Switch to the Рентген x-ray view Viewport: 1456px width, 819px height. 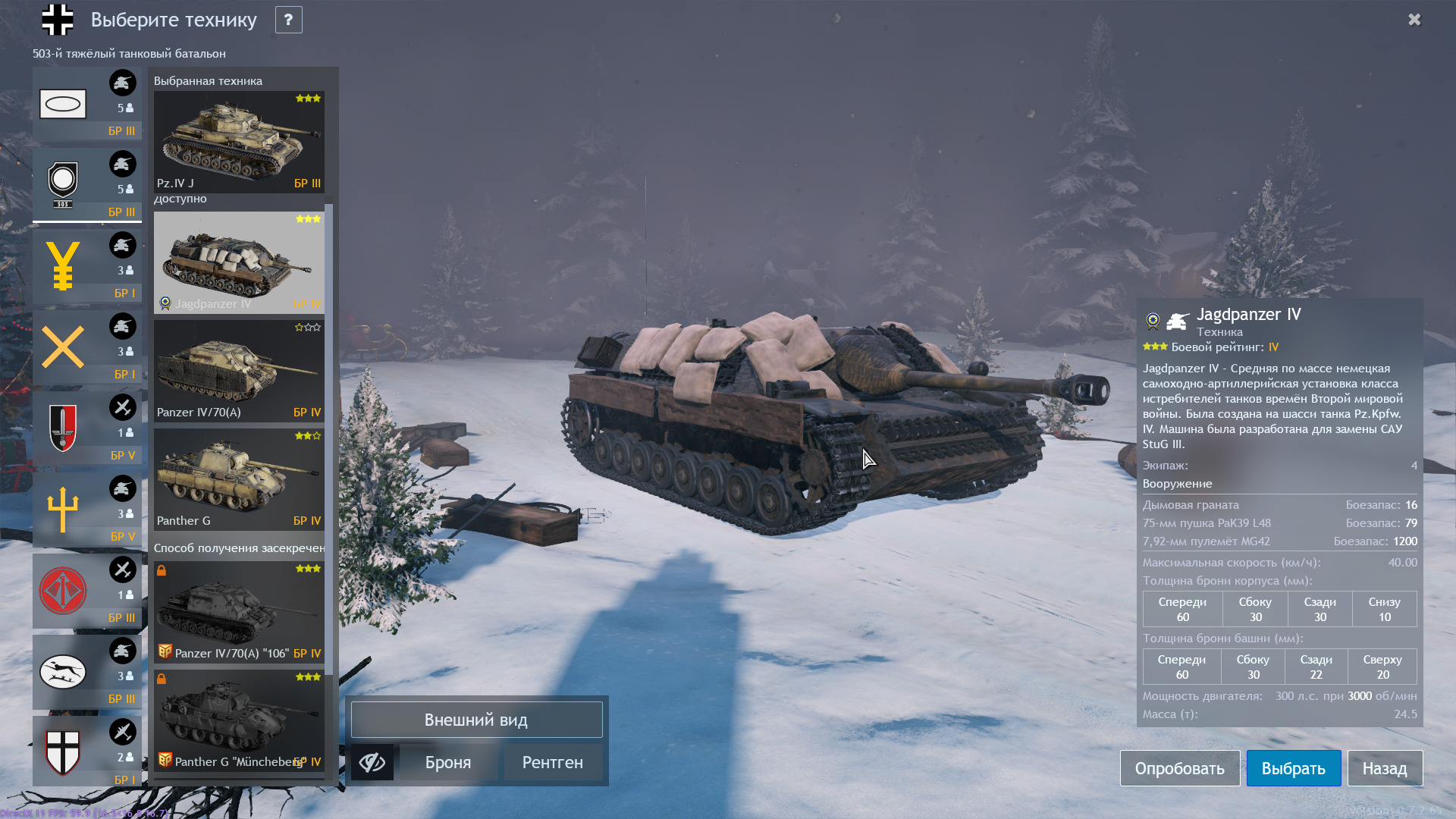pos(552,762)
